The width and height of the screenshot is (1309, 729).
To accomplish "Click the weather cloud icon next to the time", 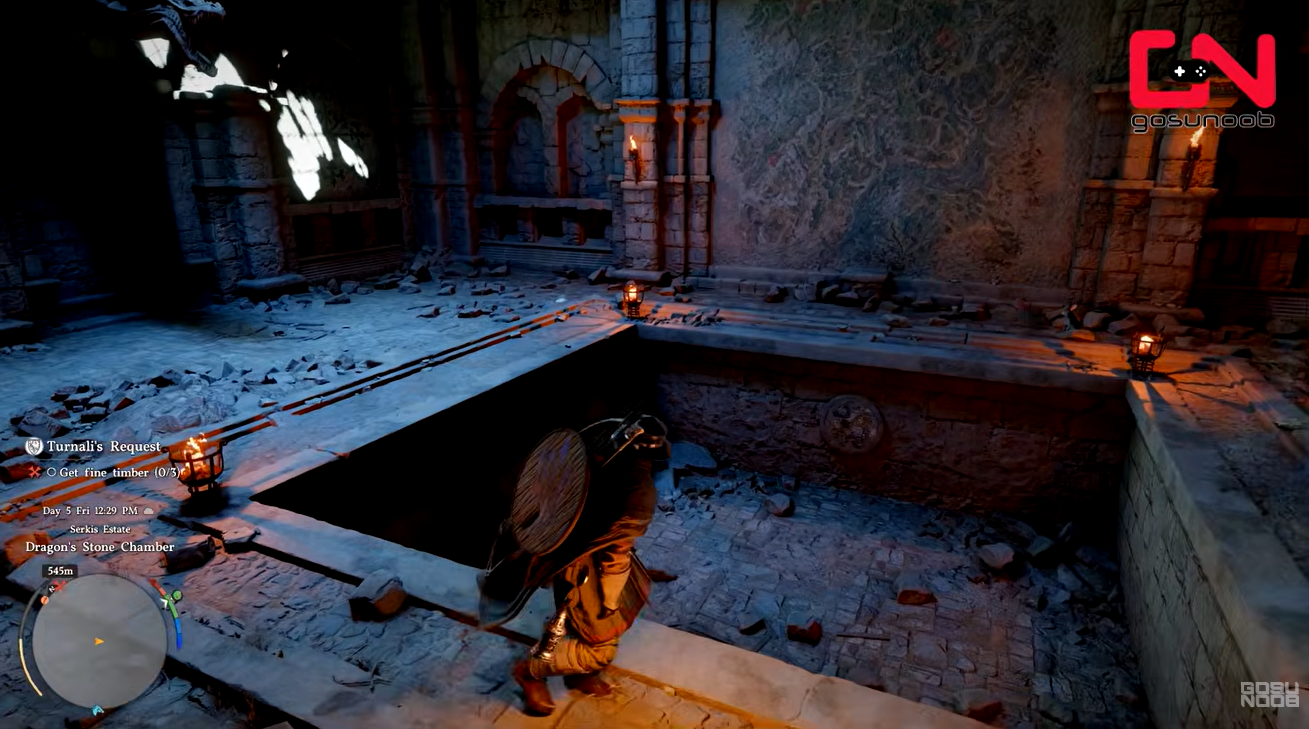I will 148,511.
